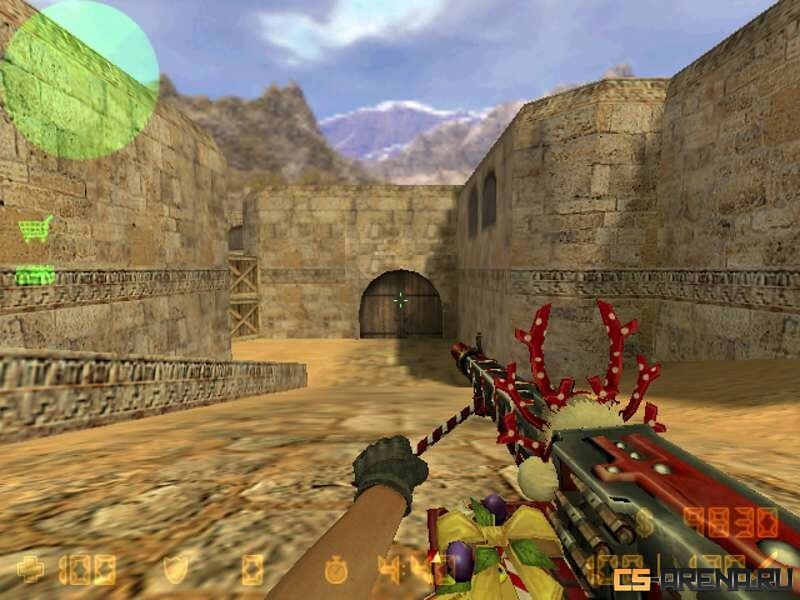
Task: Click the round timer stopwatch icon
Action: coord(337,570)
